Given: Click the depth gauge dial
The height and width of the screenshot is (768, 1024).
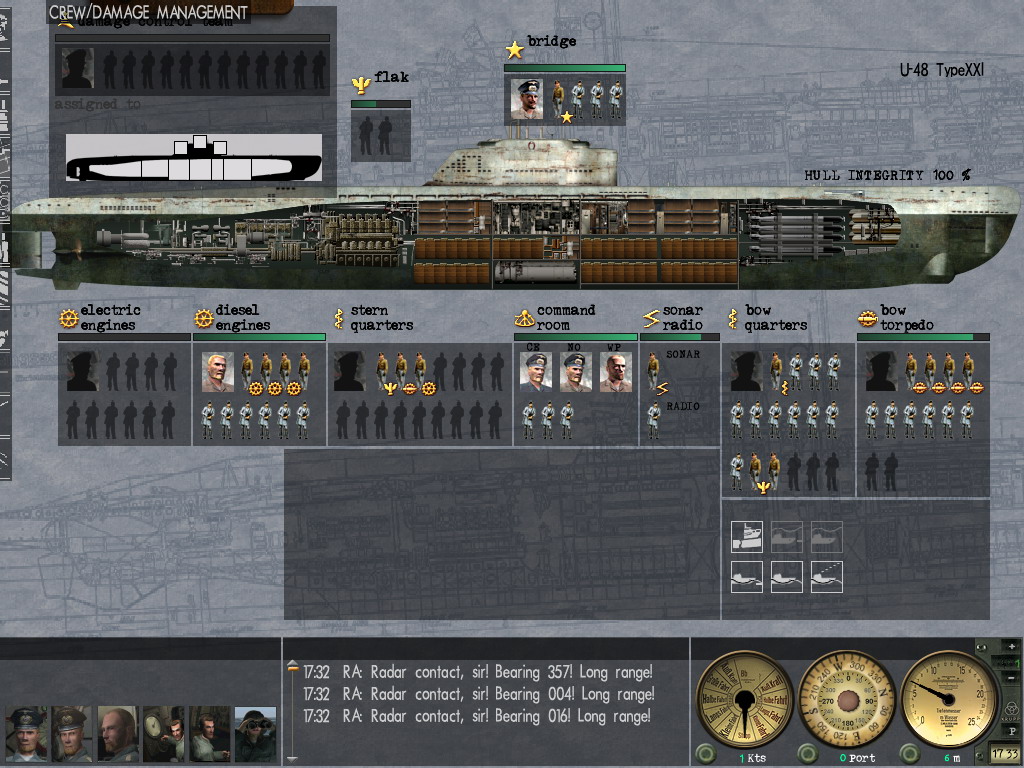Looking at the screenshot, I should [949, 698].
